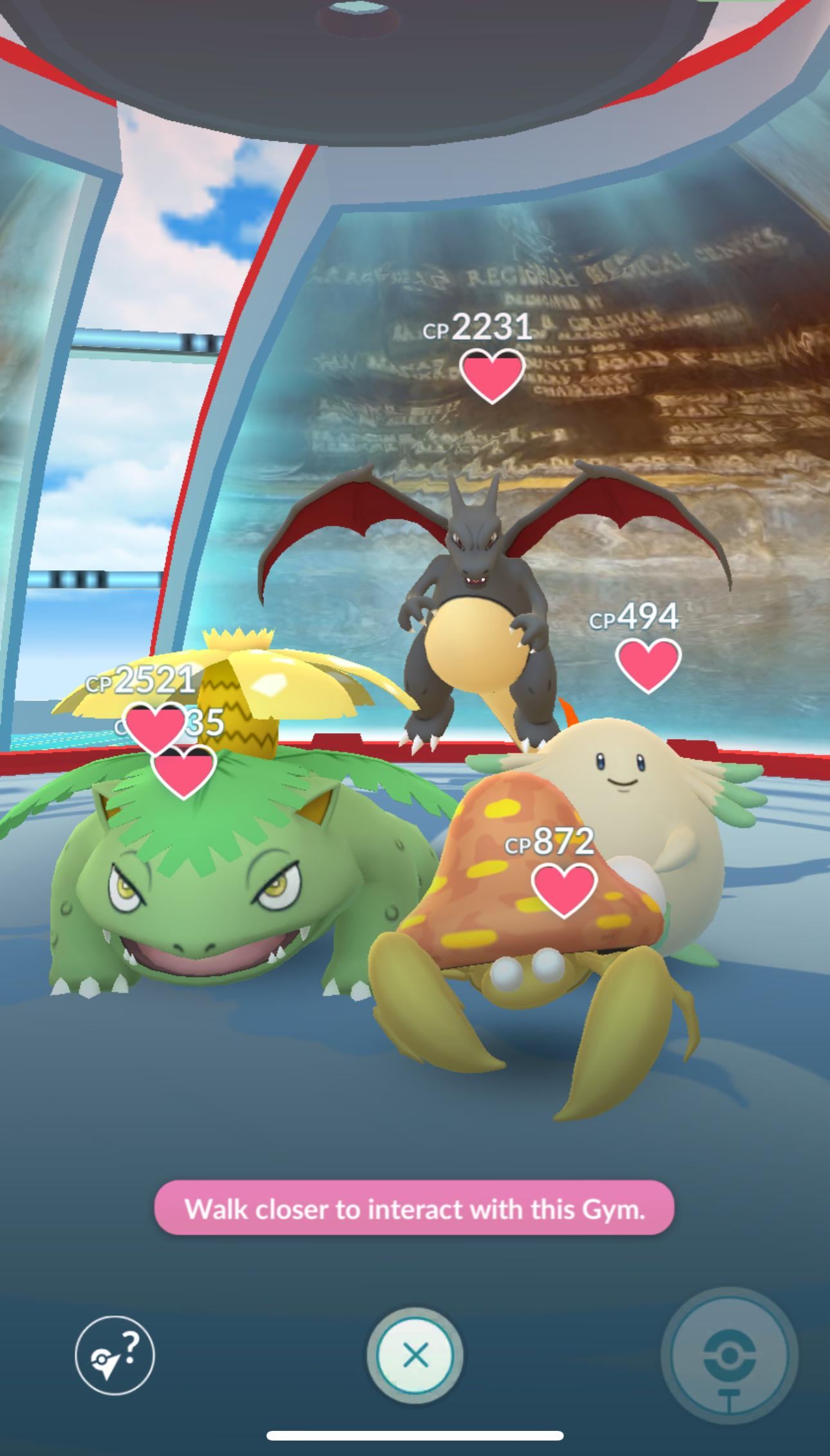Screen dimensions: 830x1456
Task: Close the gym view with the X button
Action: pyautogui.click(x=415, y=1356)
